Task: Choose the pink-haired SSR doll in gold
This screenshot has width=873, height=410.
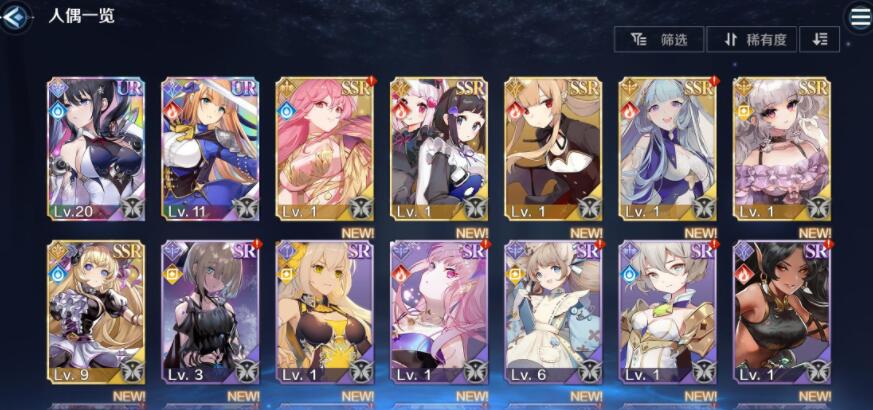Action: tap(324, 148)
